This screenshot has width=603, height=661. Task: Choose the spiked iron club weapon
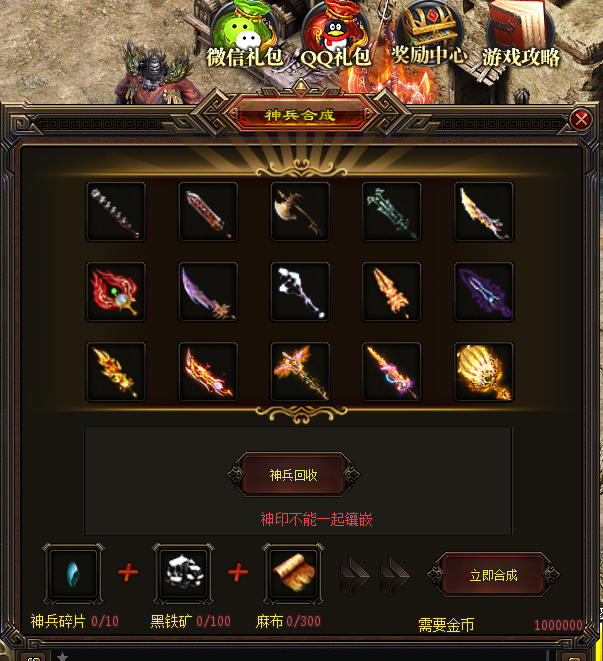coord(116,212)
